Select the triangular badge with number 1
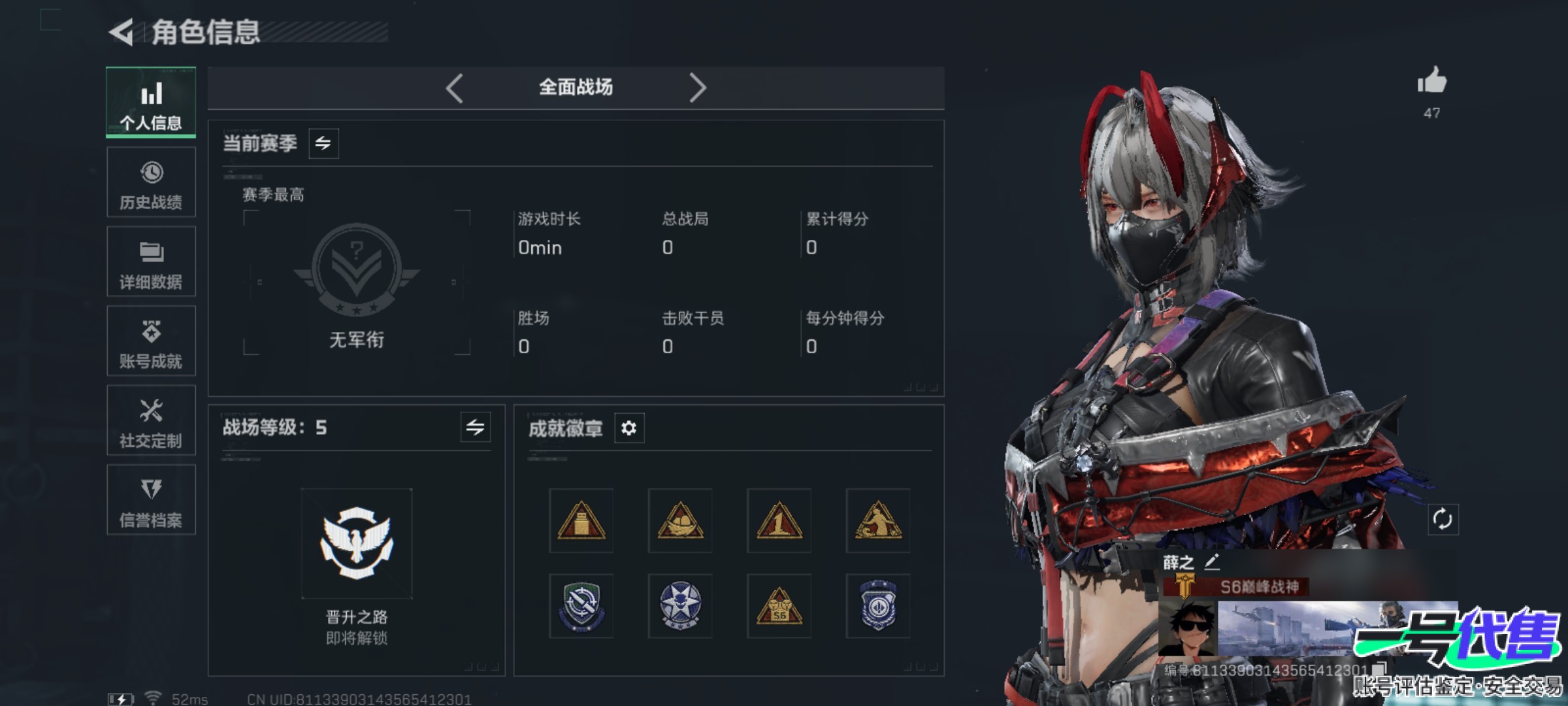 click(779, 521)
